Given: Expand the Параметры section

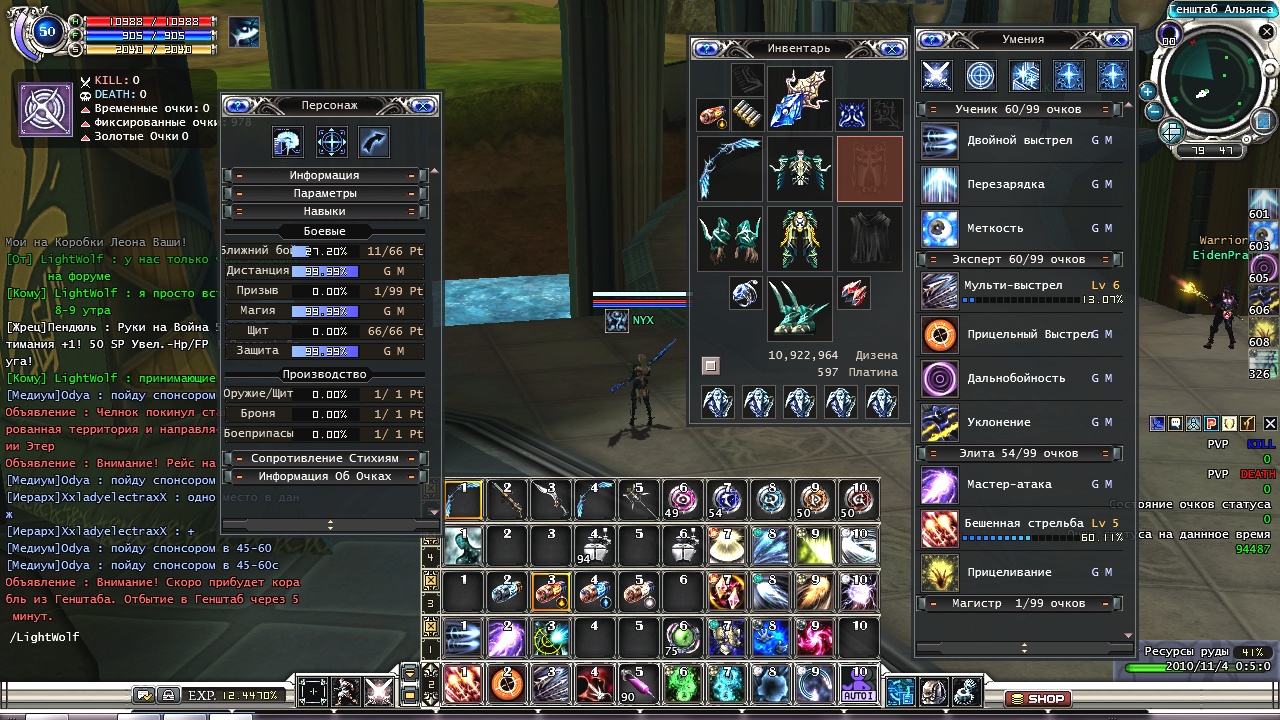Looking at the screenshot, I should pyautogui.click(x=324, y=193).
